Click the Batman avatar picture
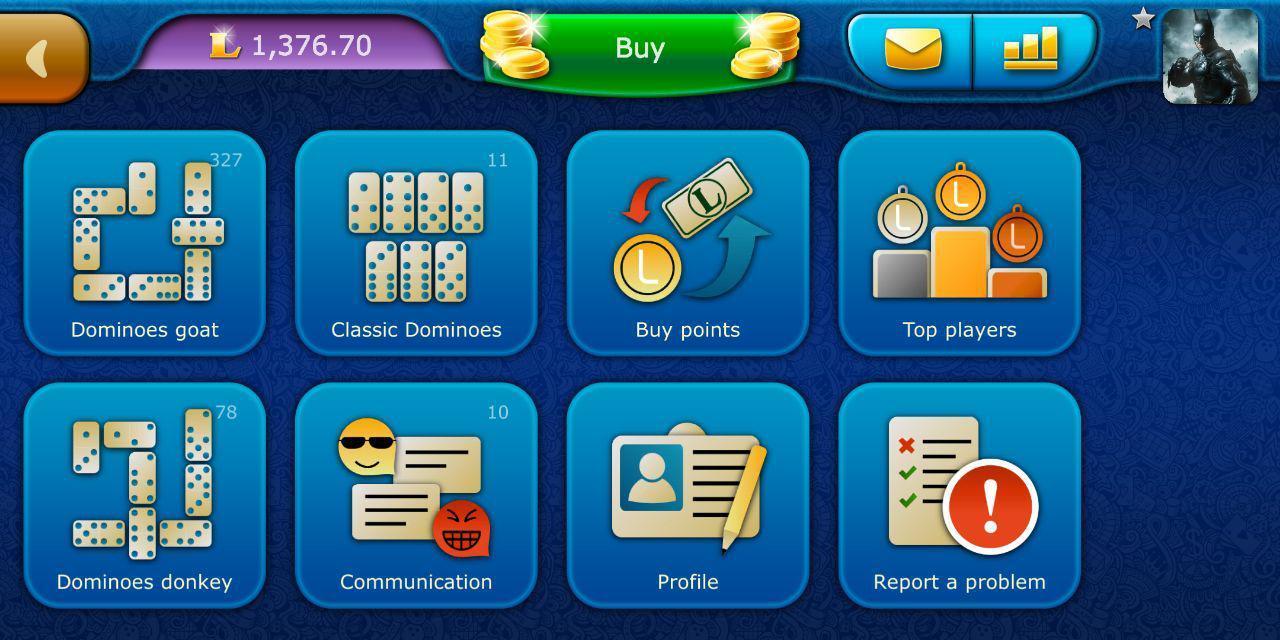The width and height of the screenshot is (1280, 640). 1210,56
